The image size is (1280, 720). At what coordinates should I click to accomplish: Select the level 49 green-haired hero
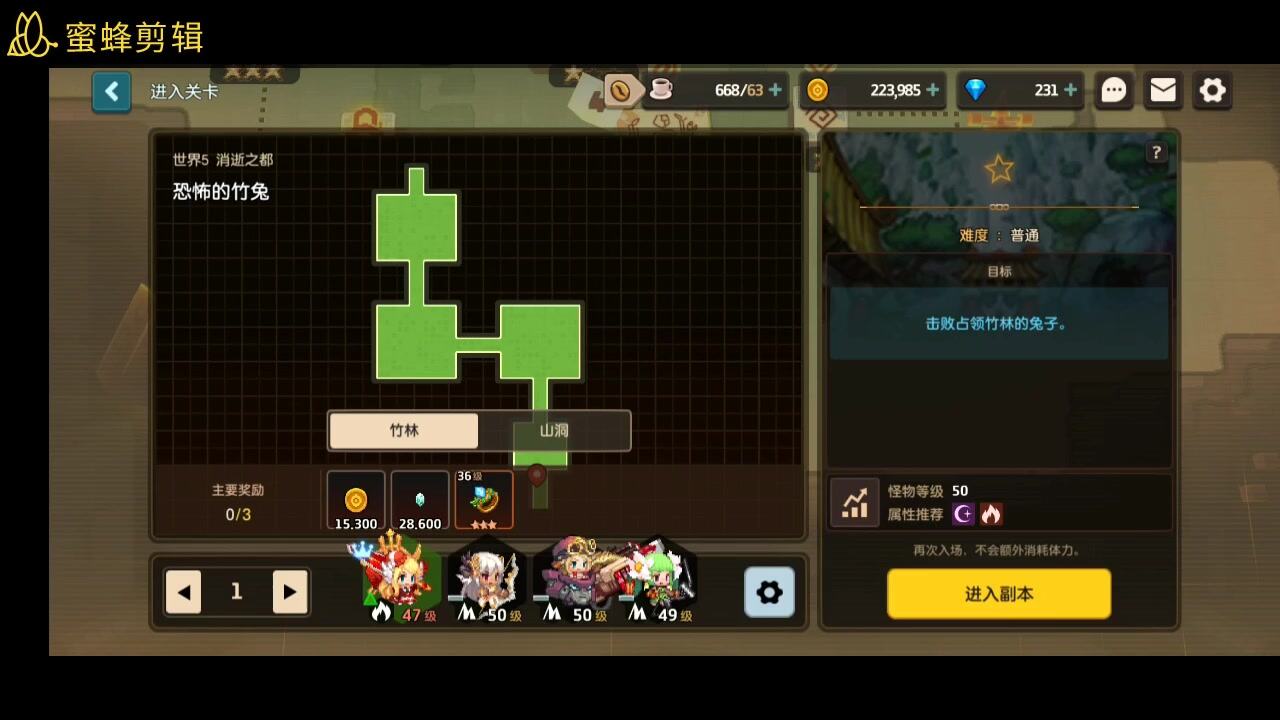[662, 582]
